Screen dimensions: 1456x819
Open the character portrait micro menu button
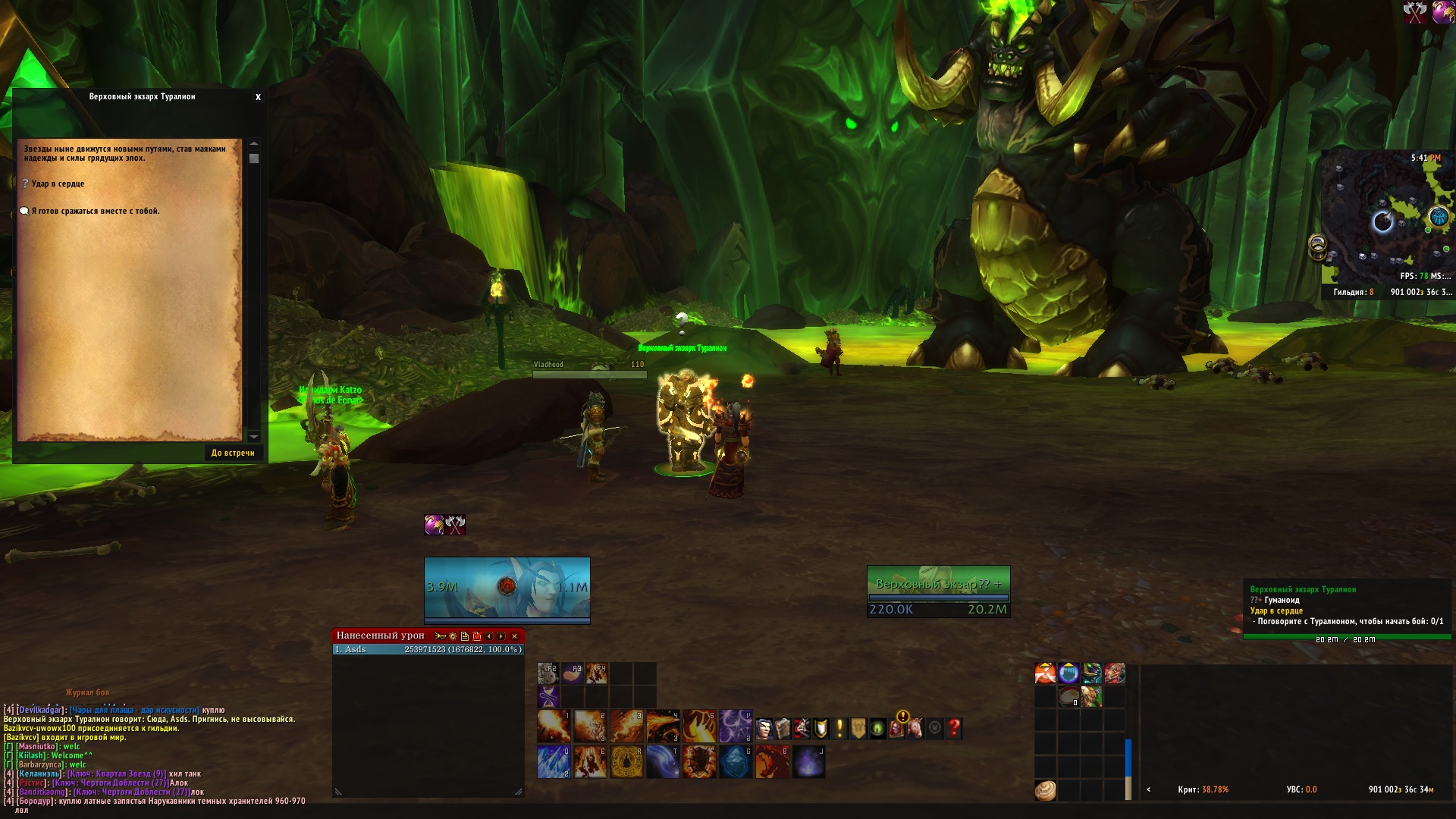pos(764,729)
